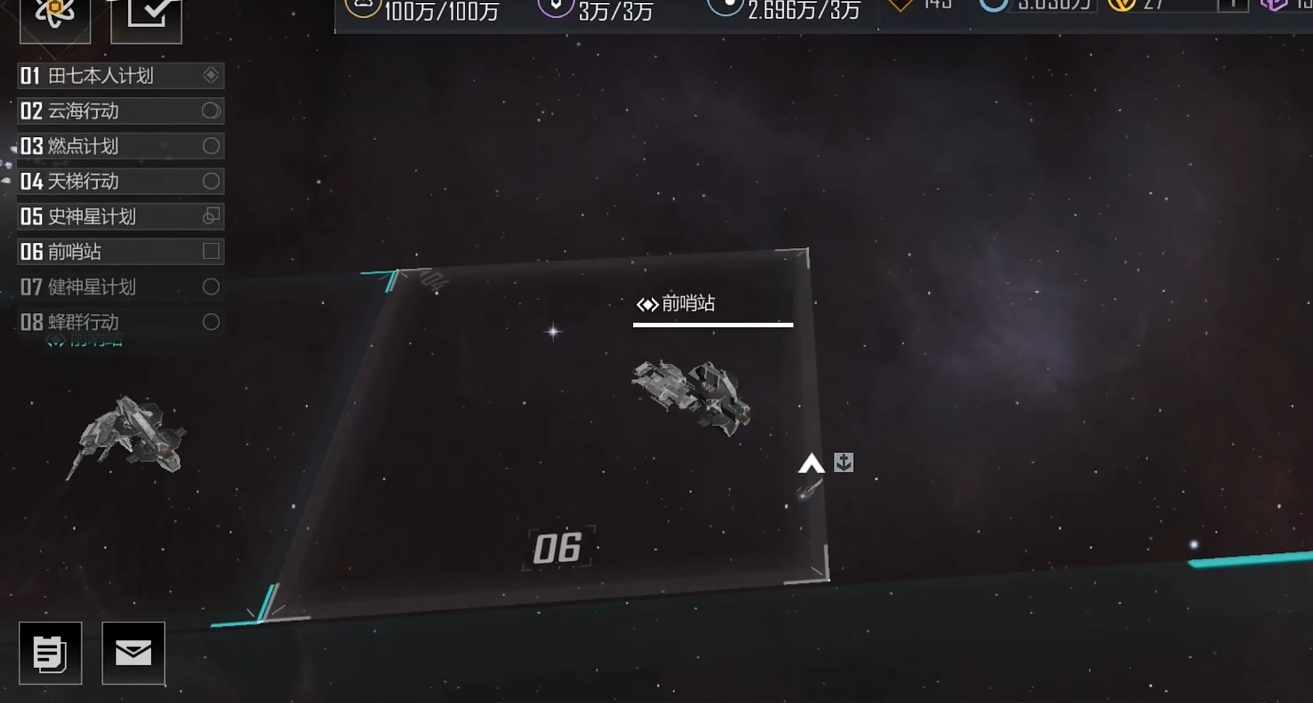Open the 03 燃点计划 entry
Screen dimensions: 1313x703
(x=120, y=146)
